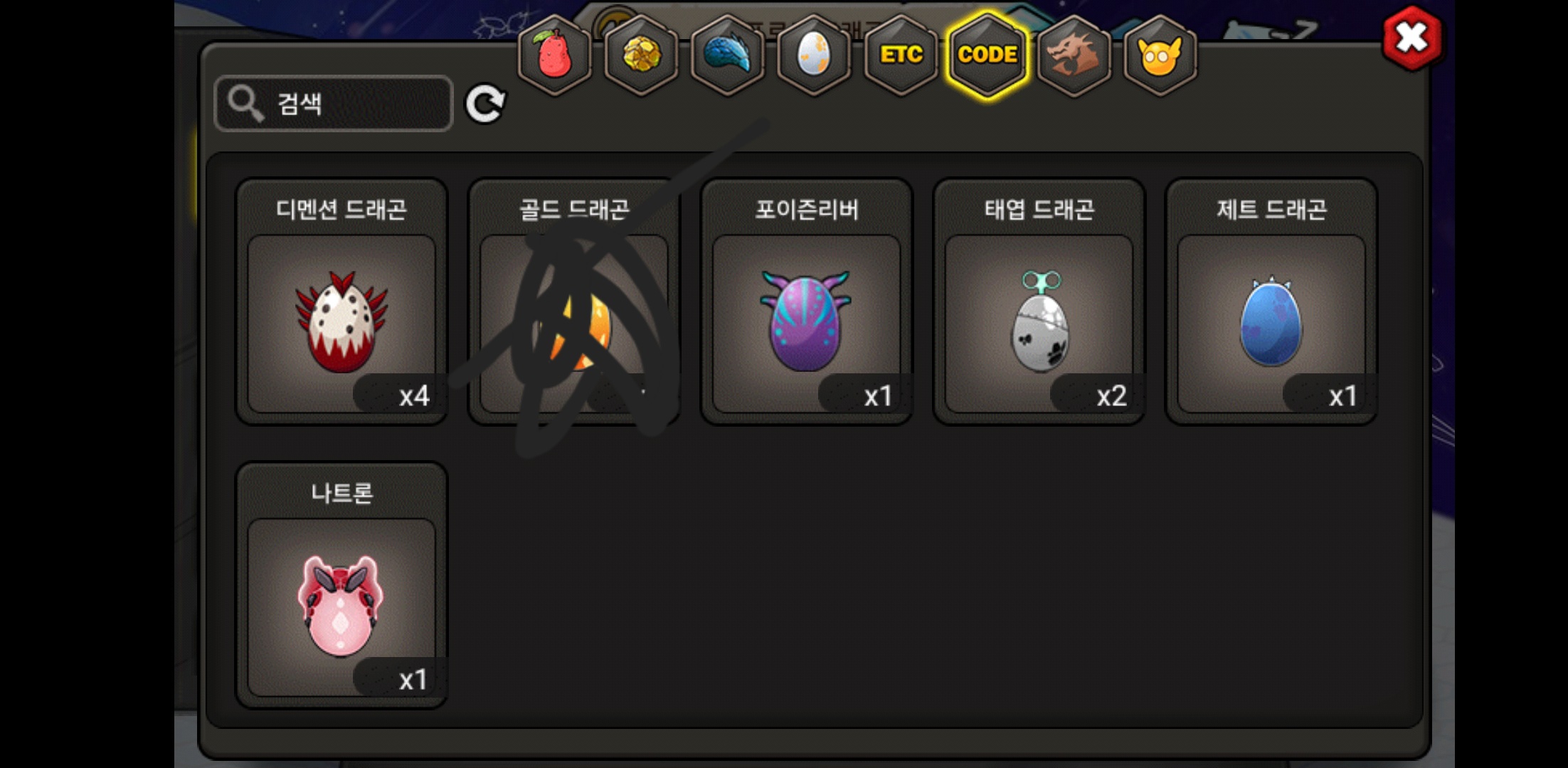Show the blue dragon head tab
This screenshot has width=1568, height=768.
tap(727, 55)
